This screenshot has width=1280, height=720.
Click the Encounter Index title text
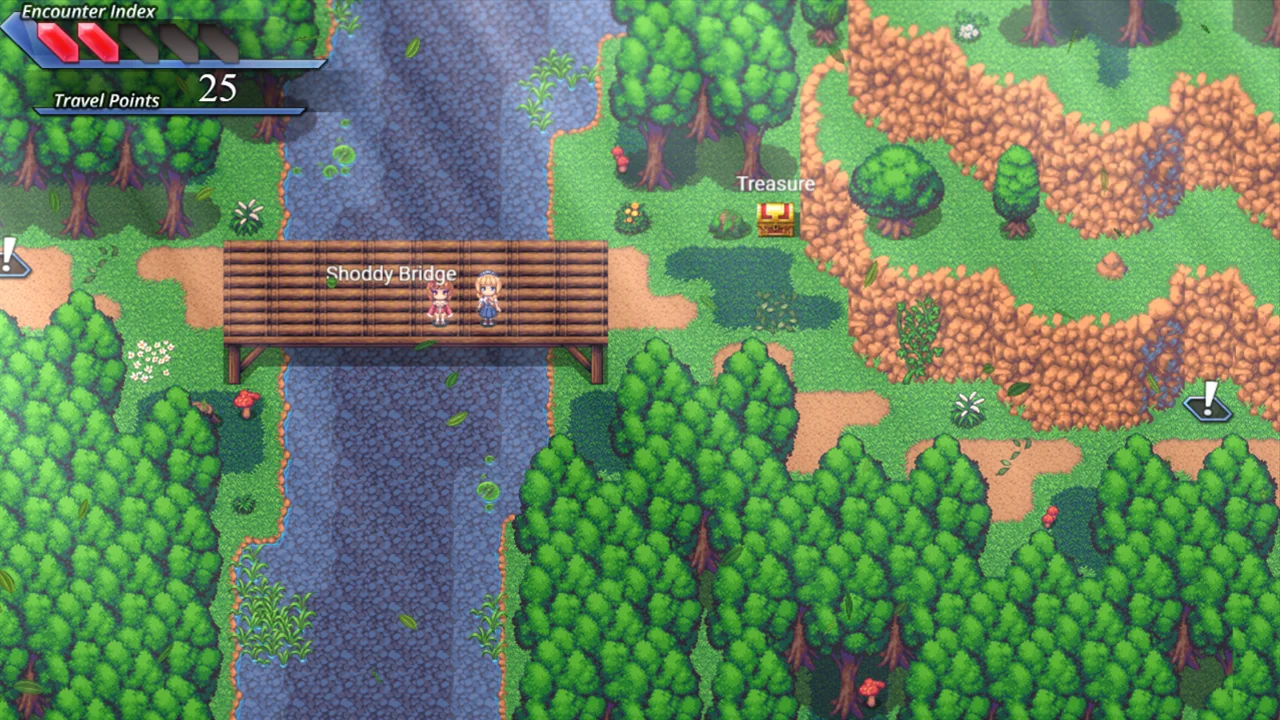pos(91,10)
